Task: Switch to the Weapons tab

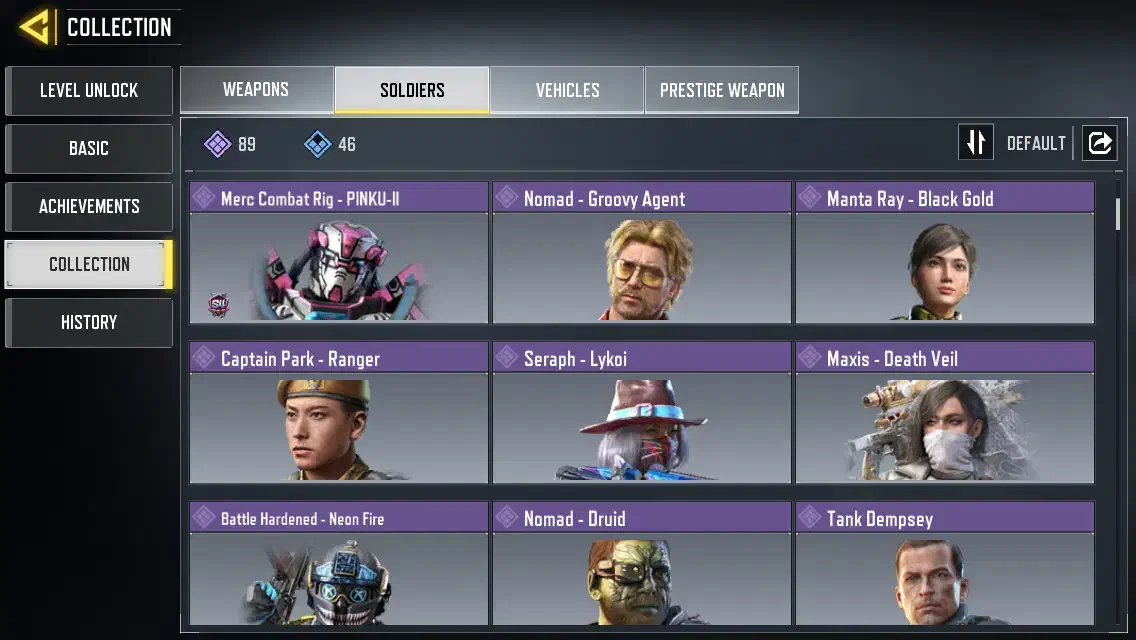Action: [x=256, y=90]
